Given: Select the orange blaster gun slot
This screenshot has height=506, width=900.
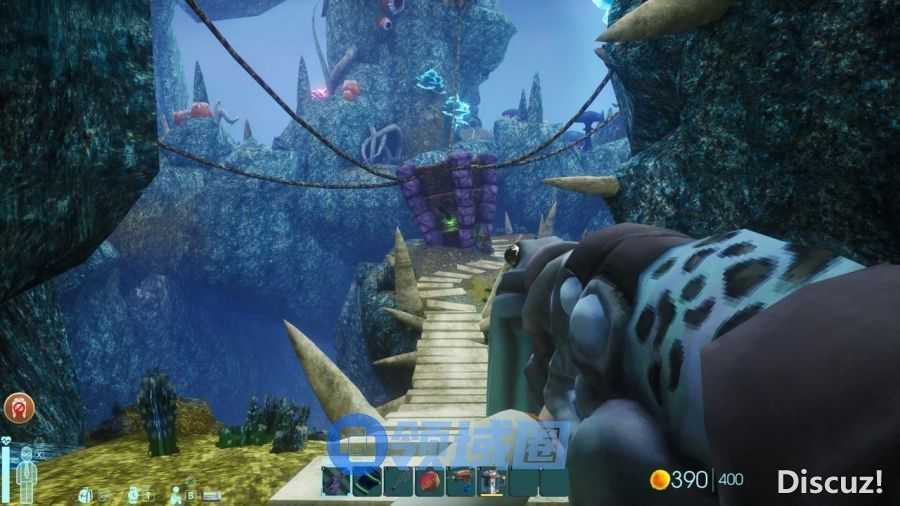Looking at the screenshot, I should 461,482.
